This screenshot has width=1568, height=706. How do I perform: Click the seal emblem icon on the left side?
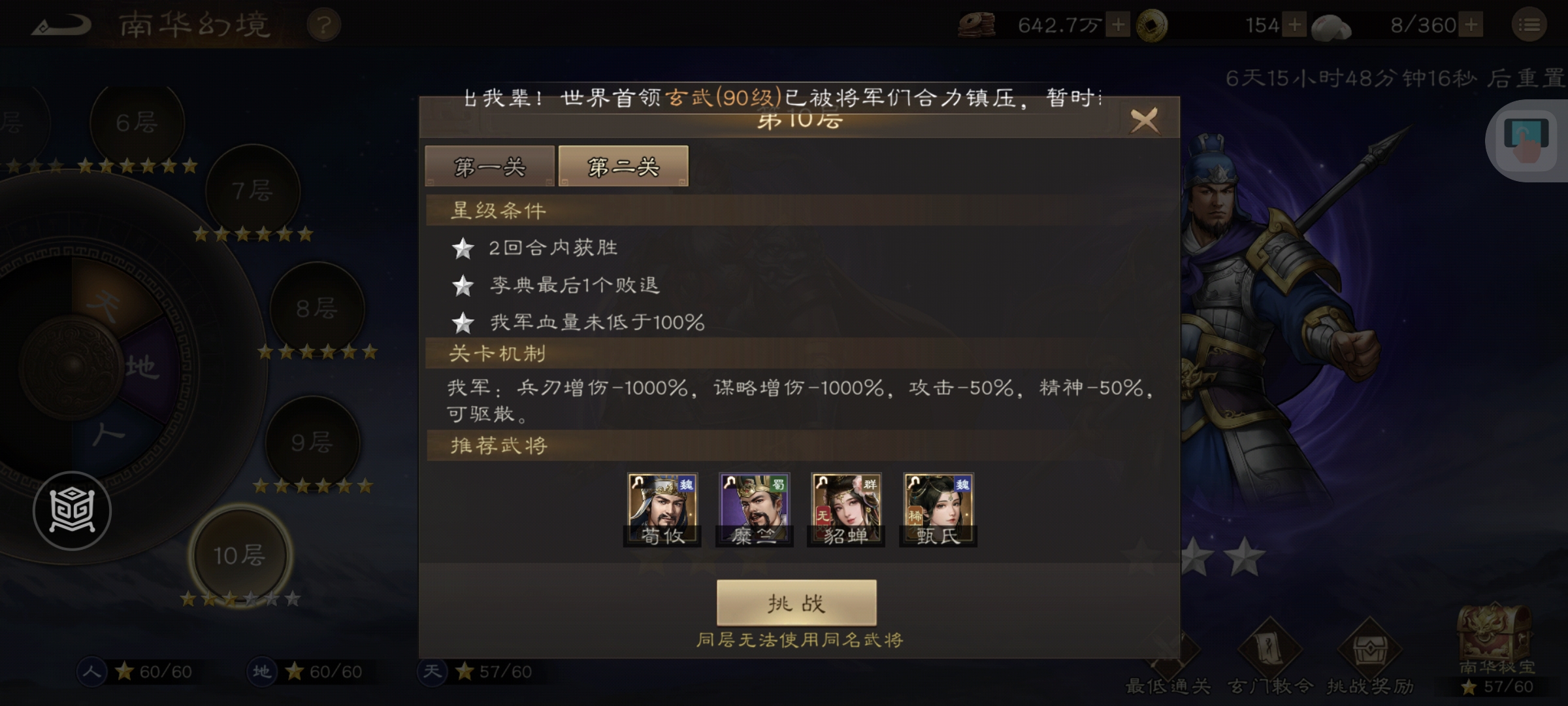point(72,511)
